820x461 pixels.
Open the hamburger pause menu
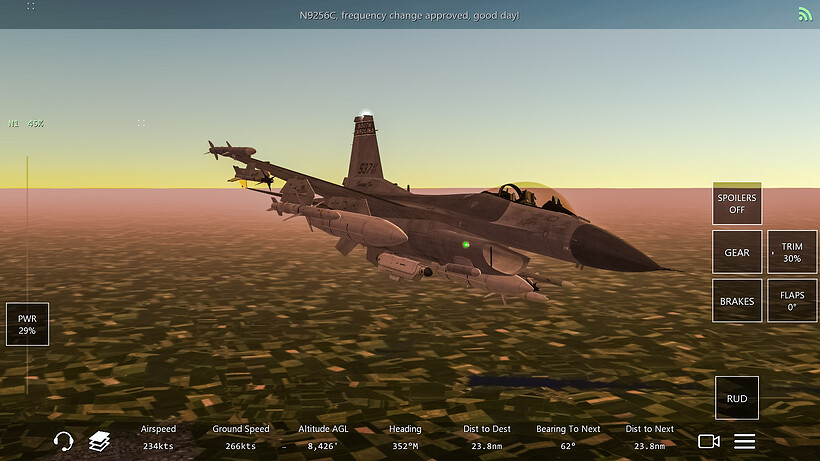click(x=745, y=441)
